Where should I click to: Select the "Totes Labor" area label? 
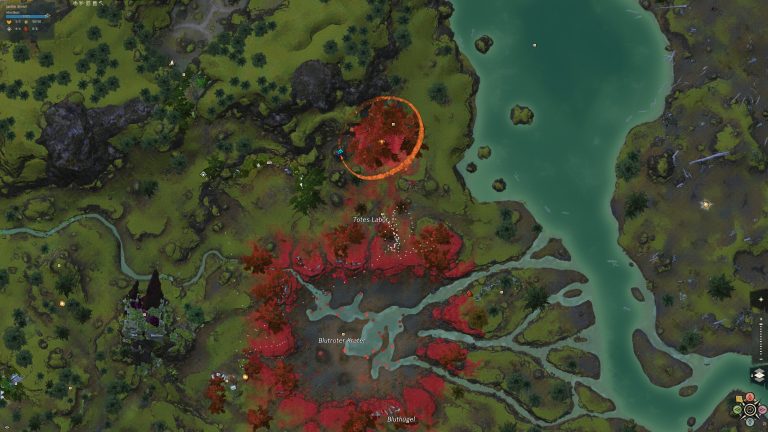point(370,219)
